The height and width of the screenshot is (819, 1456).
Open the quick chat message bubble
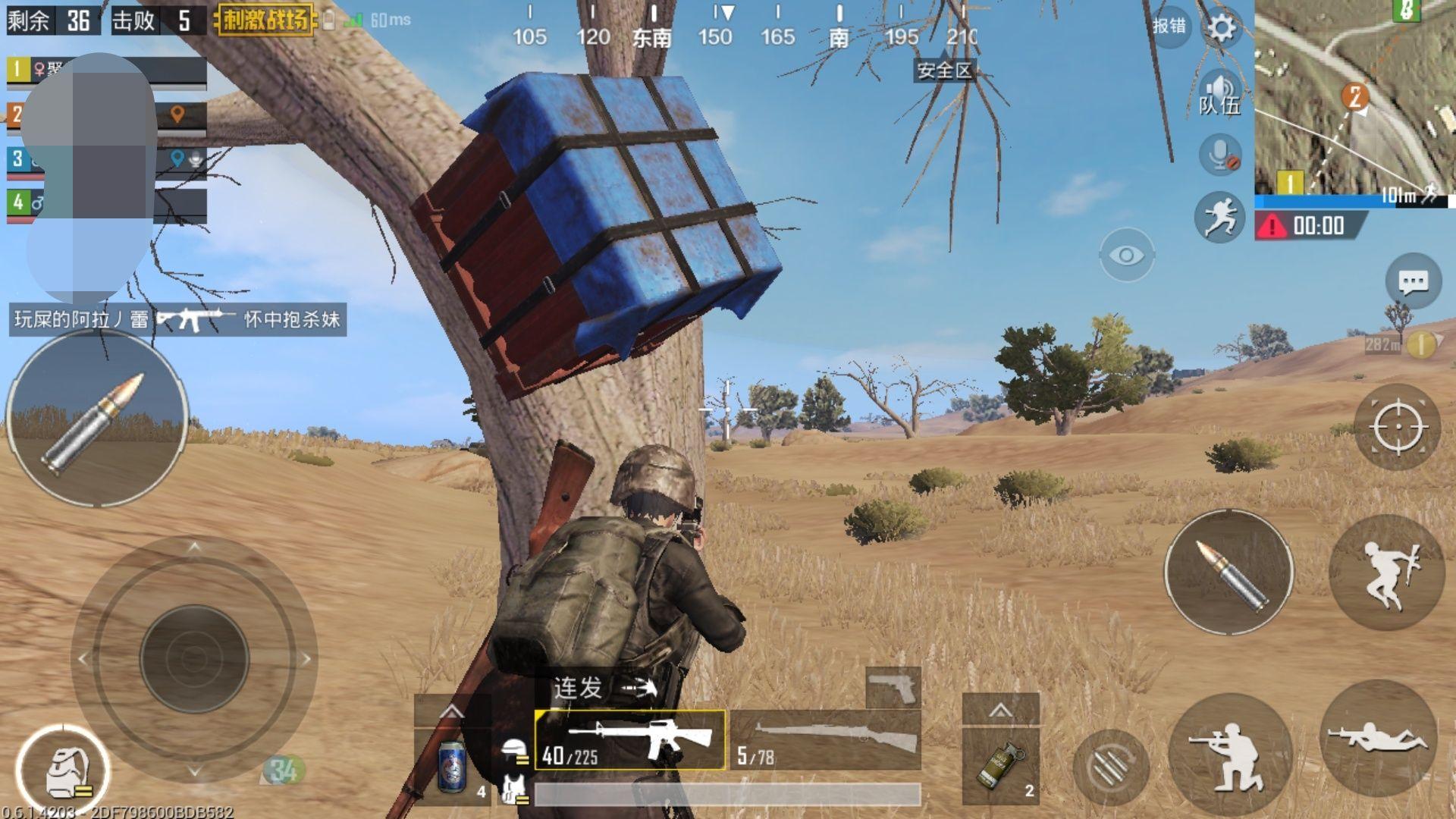point(1413,283)
